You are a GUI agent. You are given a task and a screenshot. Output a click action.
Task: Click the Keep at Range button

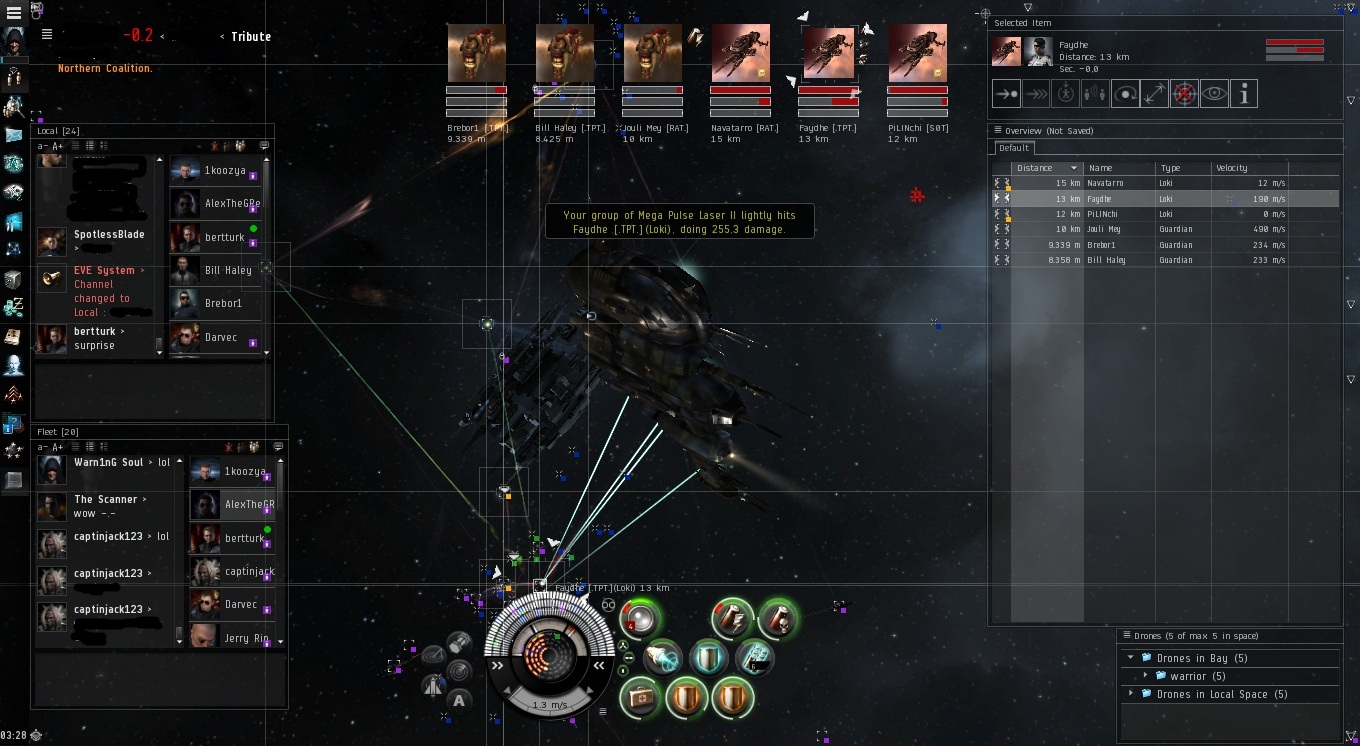[x=1155, y=94]
